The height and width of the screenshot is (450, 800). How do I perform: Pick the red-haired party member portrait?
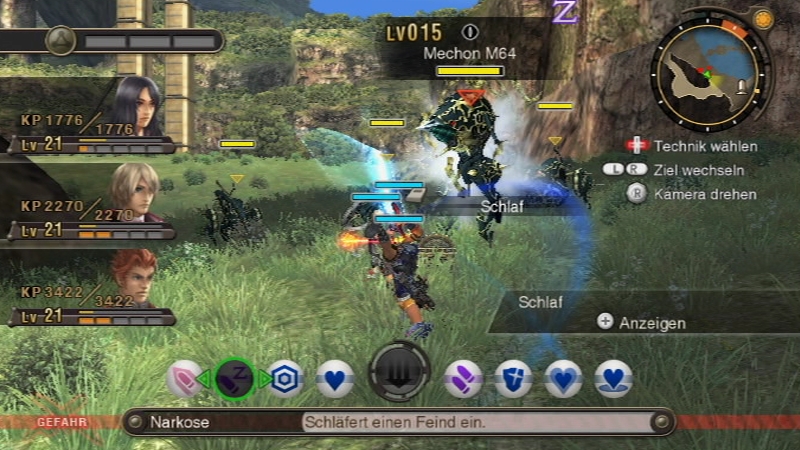pyautogui.click(x=134, y=278)
